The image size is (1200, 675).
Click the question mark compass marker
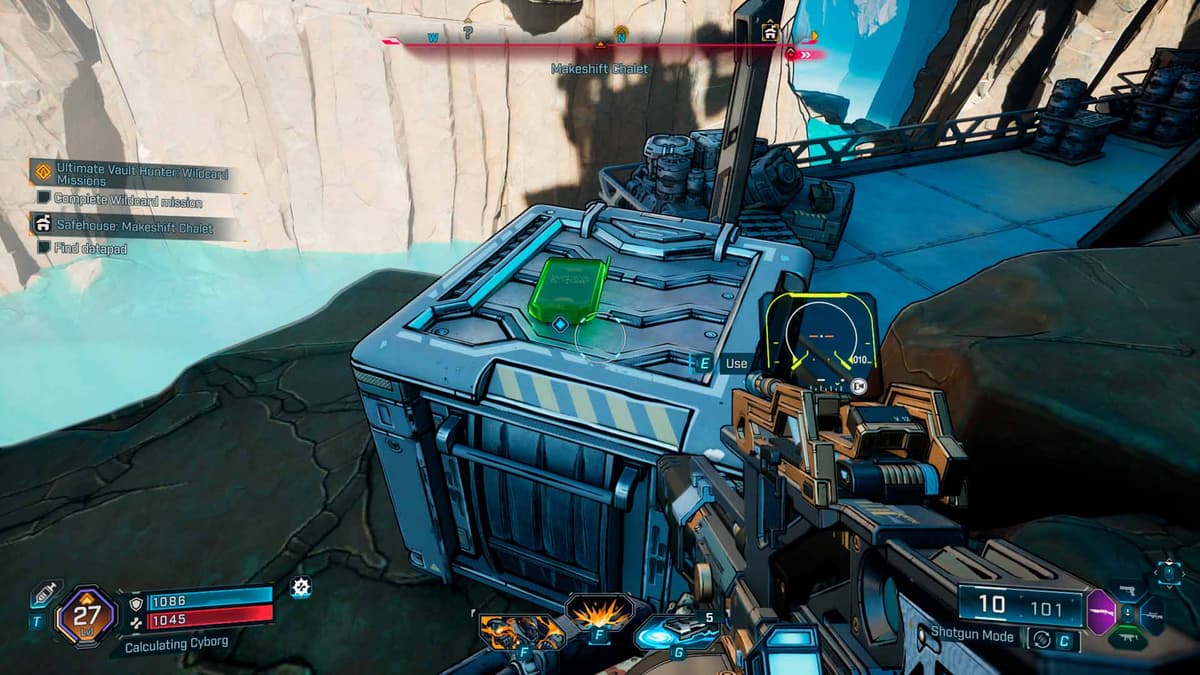point(467,33)
